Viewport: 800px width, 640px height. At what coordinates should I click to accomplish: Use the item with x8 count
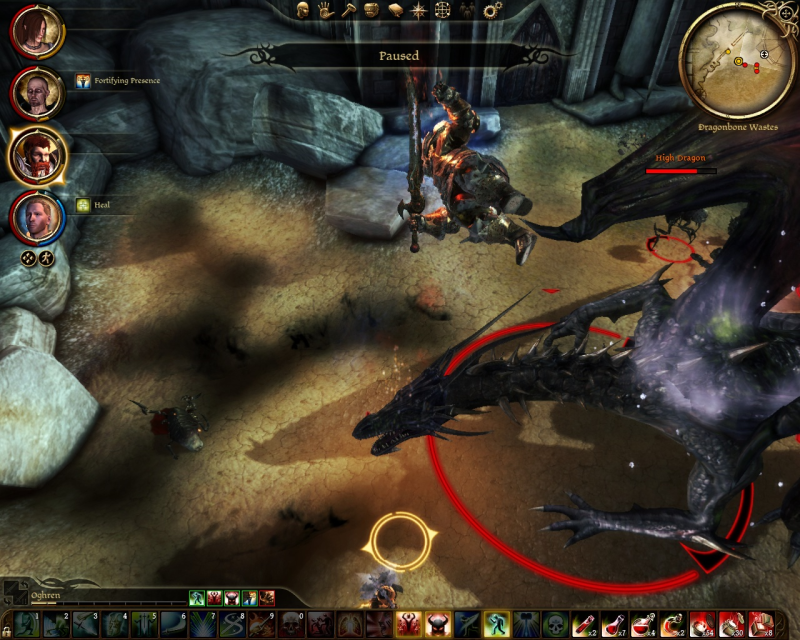coord(760,625)
